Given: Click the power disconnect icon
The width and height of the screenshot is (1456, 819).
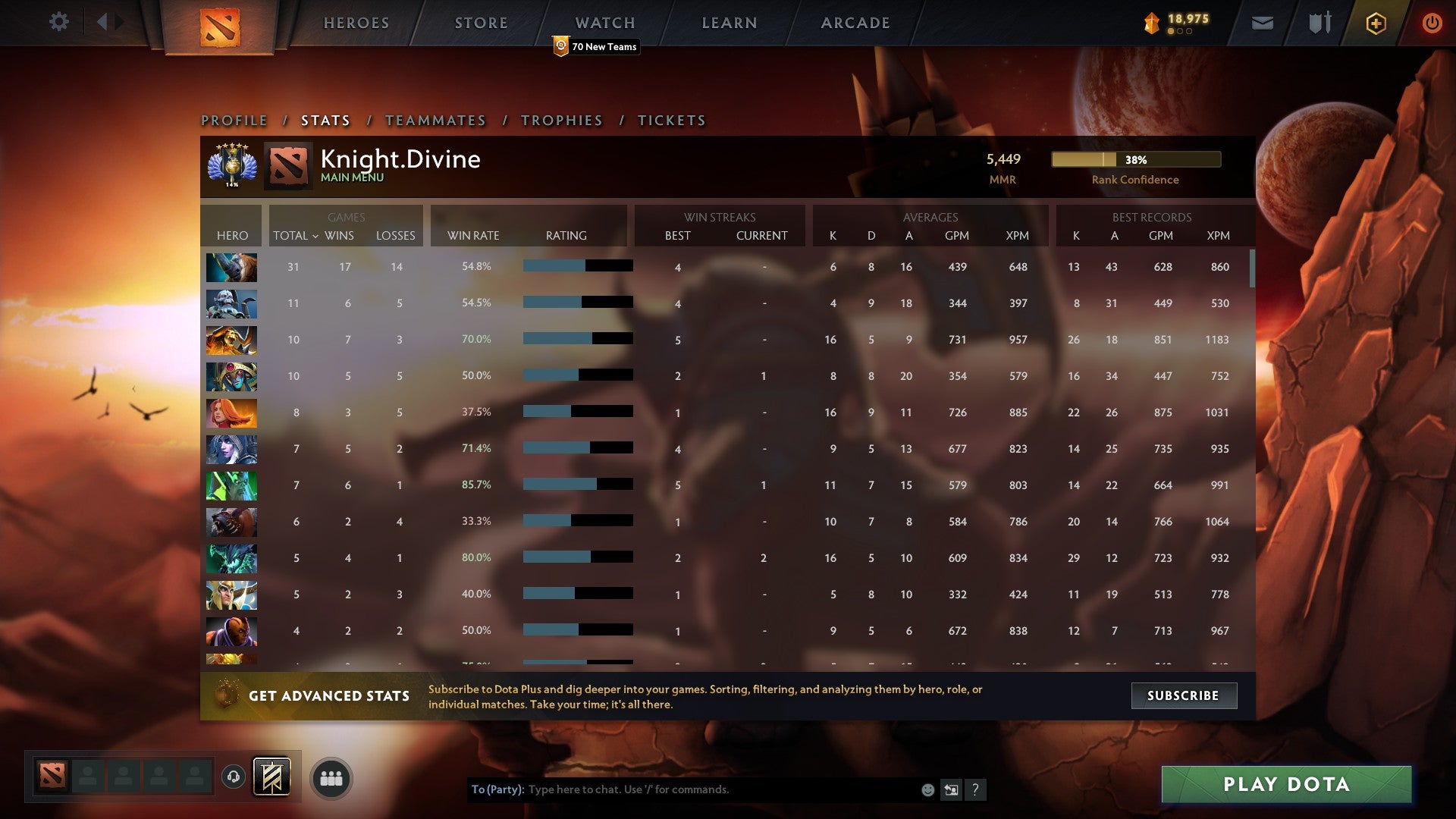Looking at the screenshot, I should pyautogui.click(x=1432, y=23).
